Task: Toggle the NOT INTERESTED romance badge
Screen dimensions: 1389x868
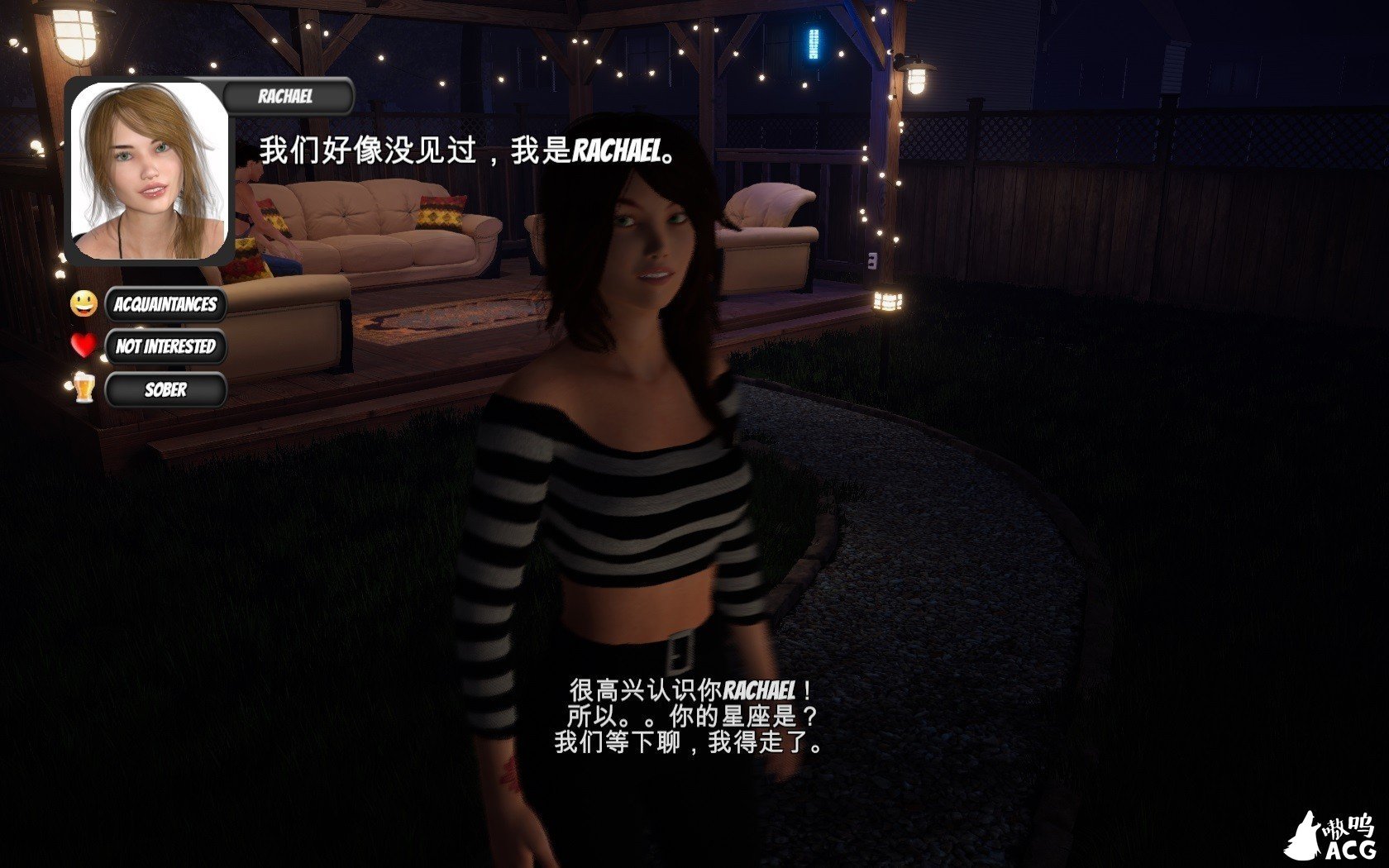Action: click(x=165, y=347)
